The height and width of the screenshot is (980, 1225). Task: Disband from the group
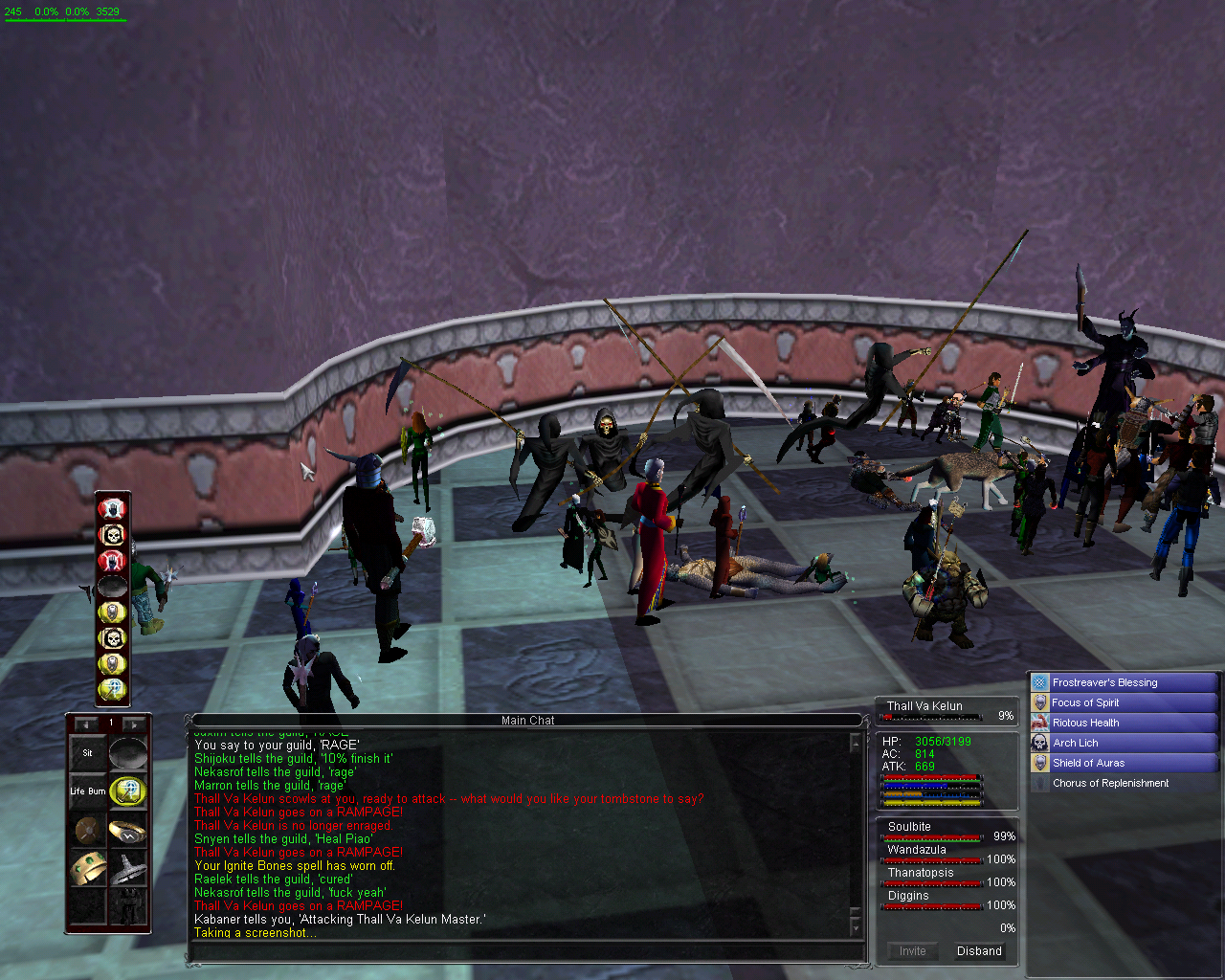[979, 951]
